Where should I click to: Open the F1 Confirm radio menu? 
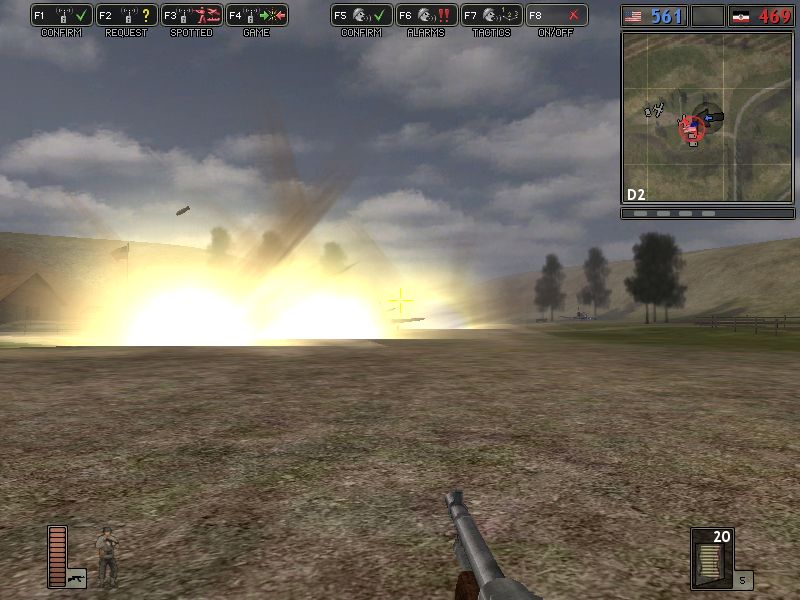point(61,16)
